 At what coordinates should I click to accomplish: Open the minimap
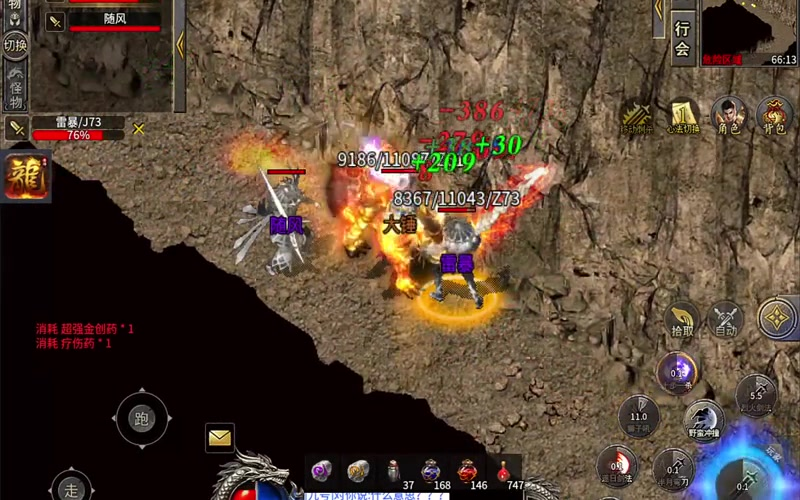749,32
